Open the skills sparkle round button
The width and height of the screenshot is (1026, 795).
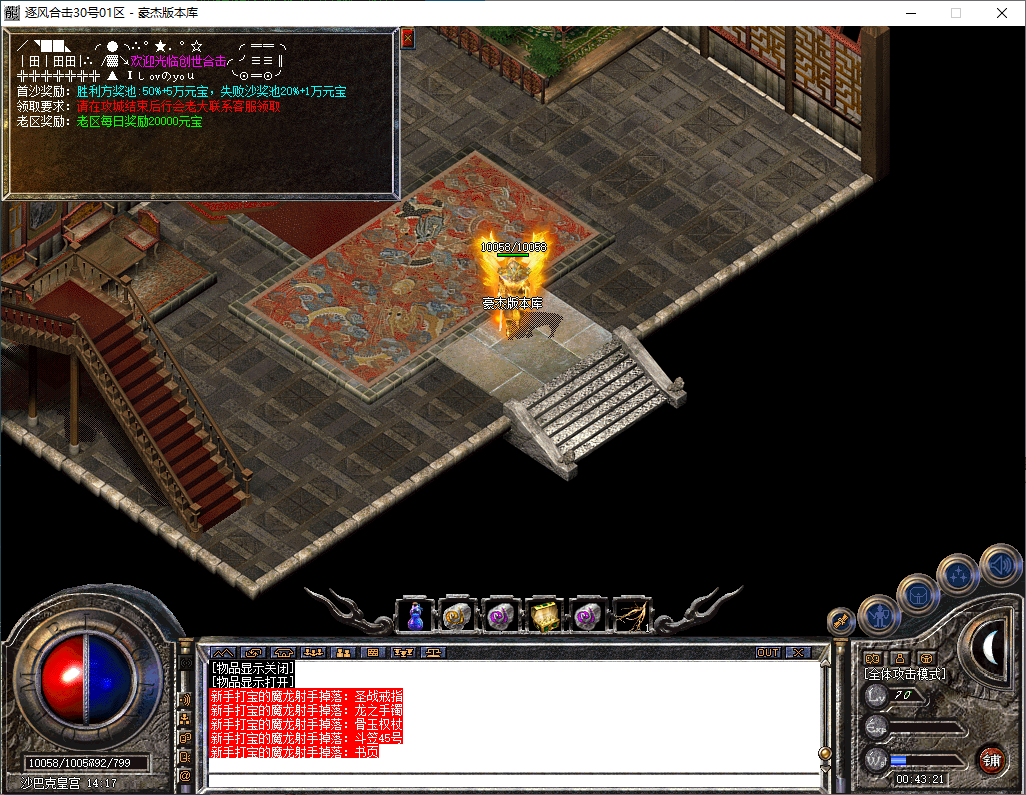click(958, 574)
